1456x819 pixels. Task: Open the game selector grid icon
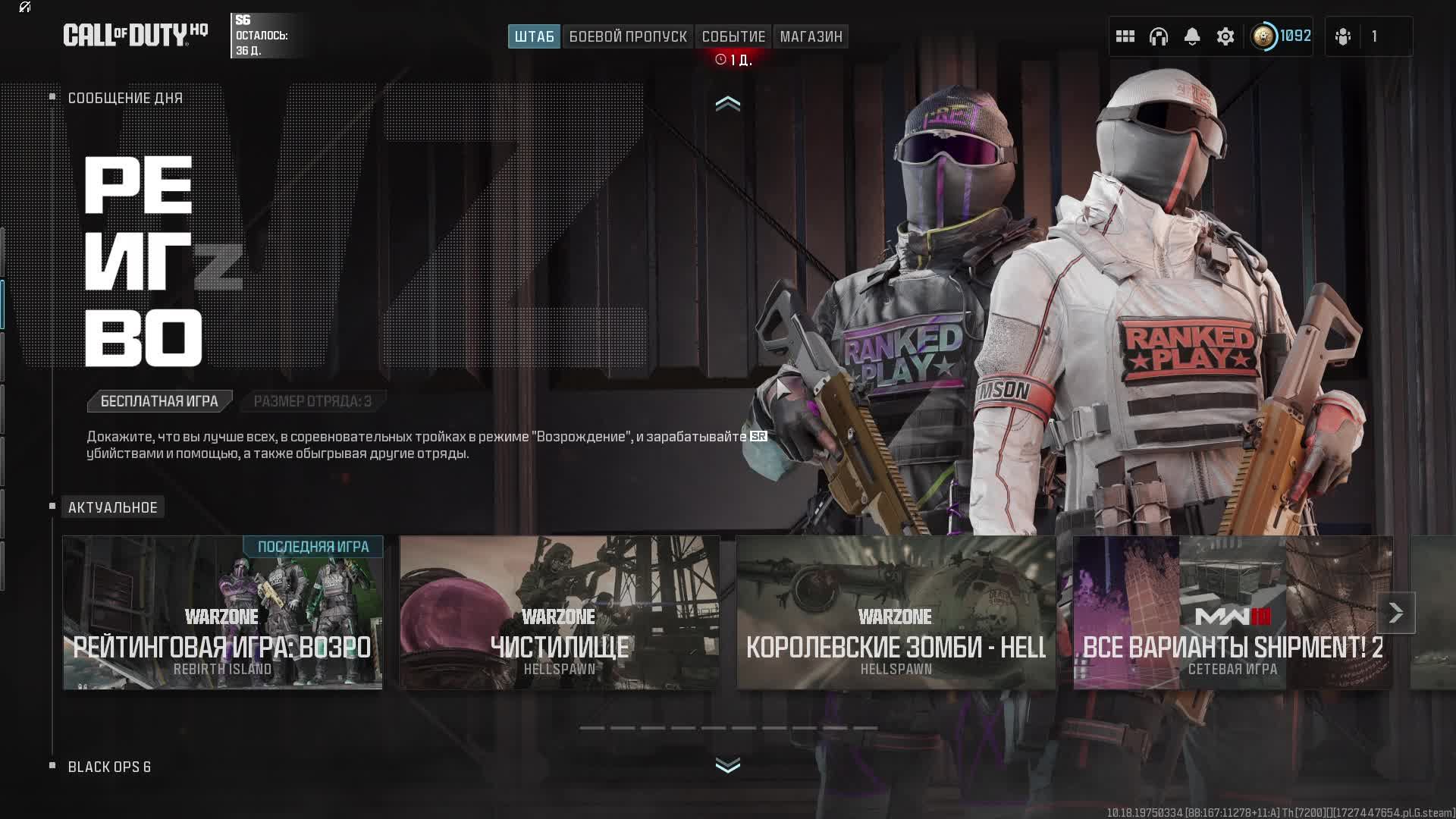tap(1125, 36)
